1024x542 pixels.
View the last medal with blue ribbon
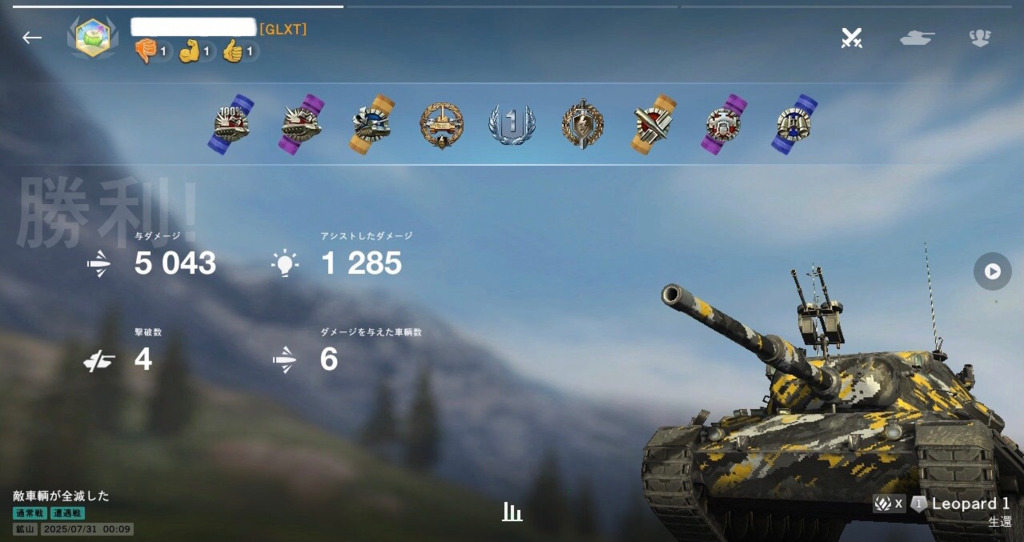(794, 124)
